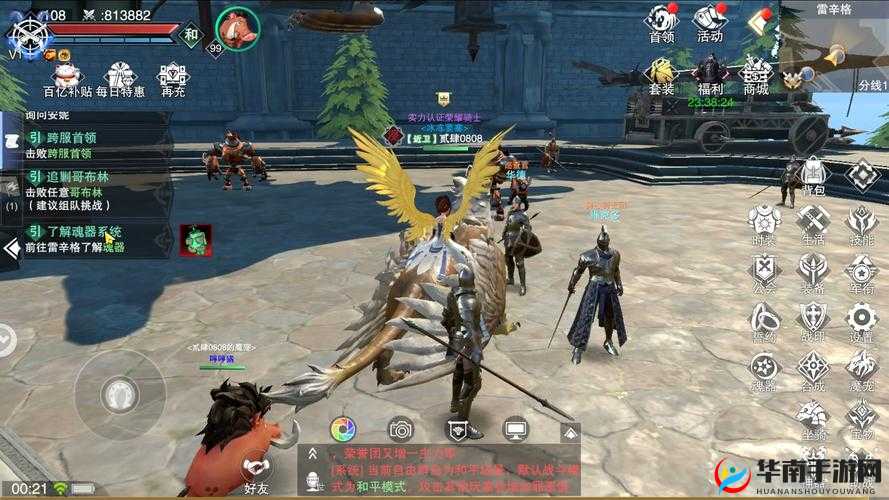Open the 福利 welfare rewards
This screenshot has width=889, height=500.
[710, 74]
